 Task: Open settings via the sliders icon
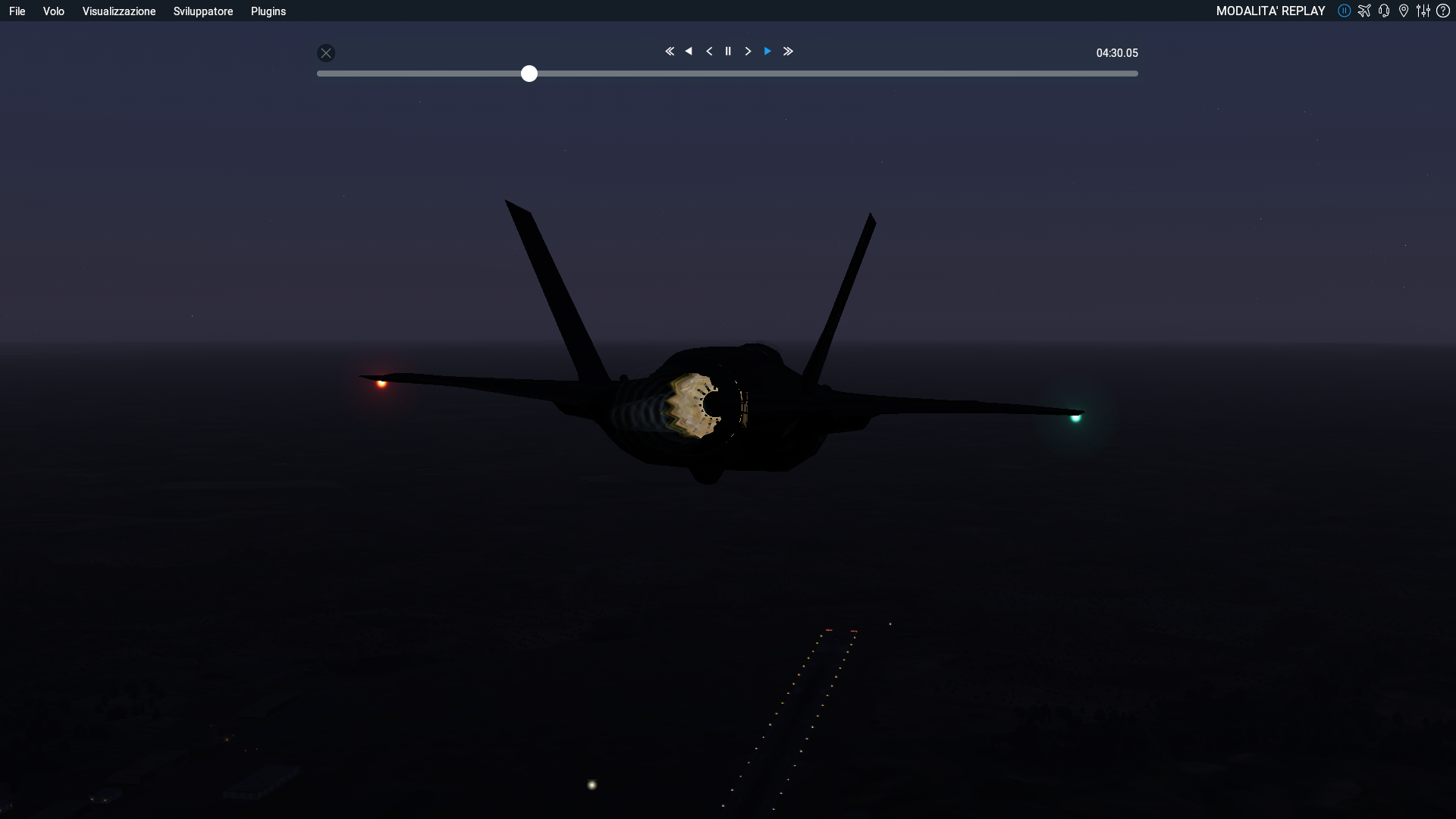point(1423,11)
